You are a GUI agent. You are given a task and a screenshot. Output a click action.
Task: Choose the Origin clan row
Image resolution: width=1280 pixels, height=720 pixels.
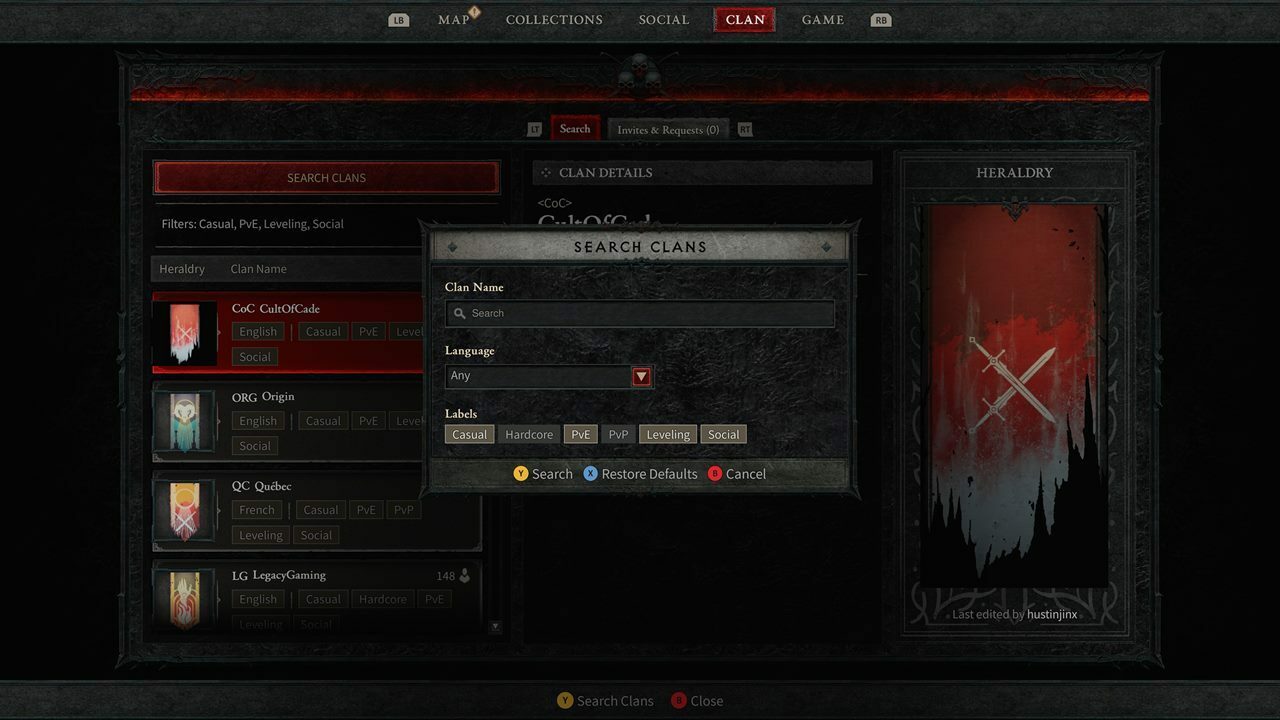[290, 421]
